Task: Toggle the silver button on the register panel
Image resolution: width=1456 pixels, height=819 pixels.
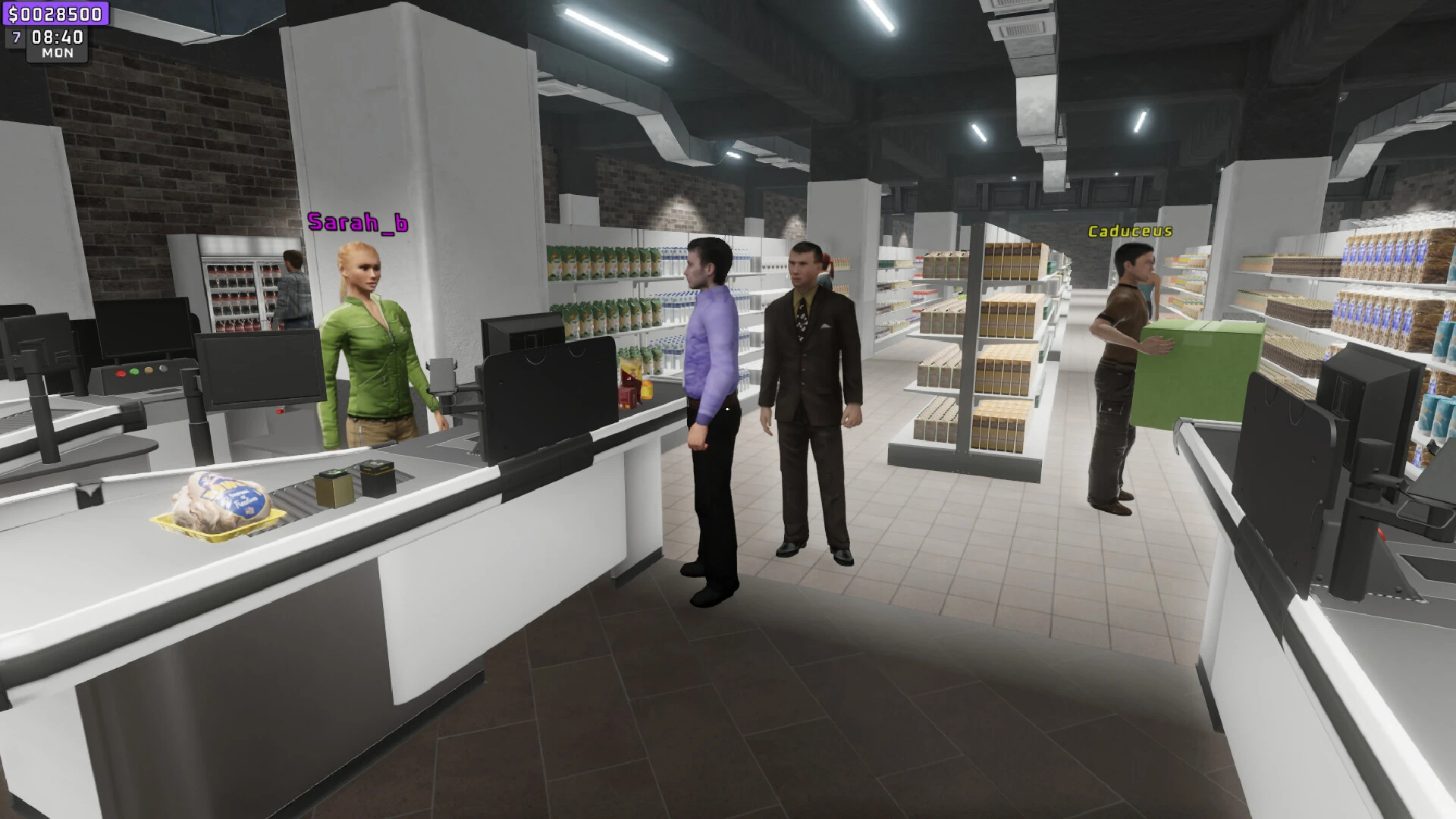Action: click(162, 369)
